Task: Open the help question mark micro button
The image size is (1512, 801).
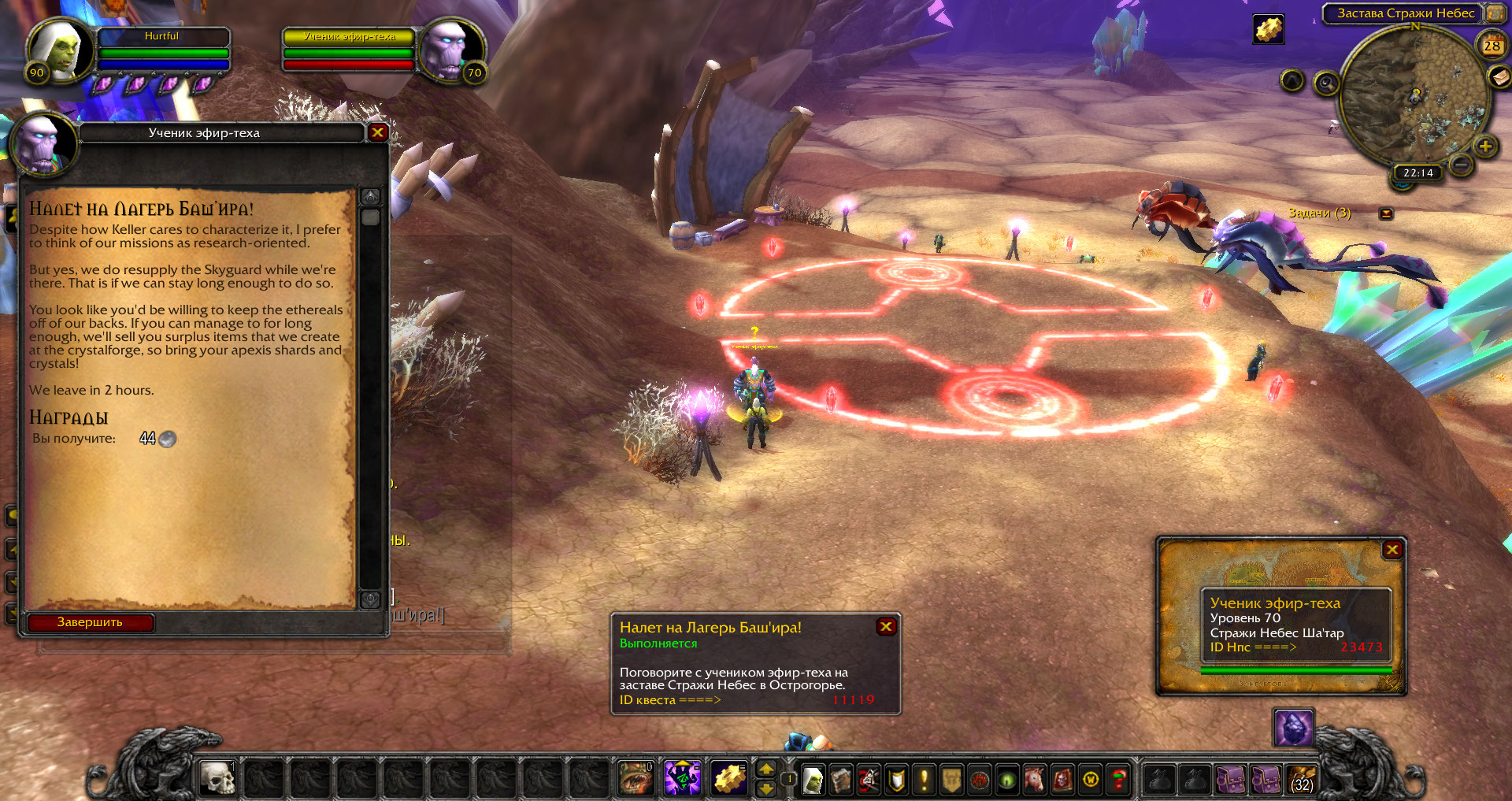Action: click(x=1118, y=780)
